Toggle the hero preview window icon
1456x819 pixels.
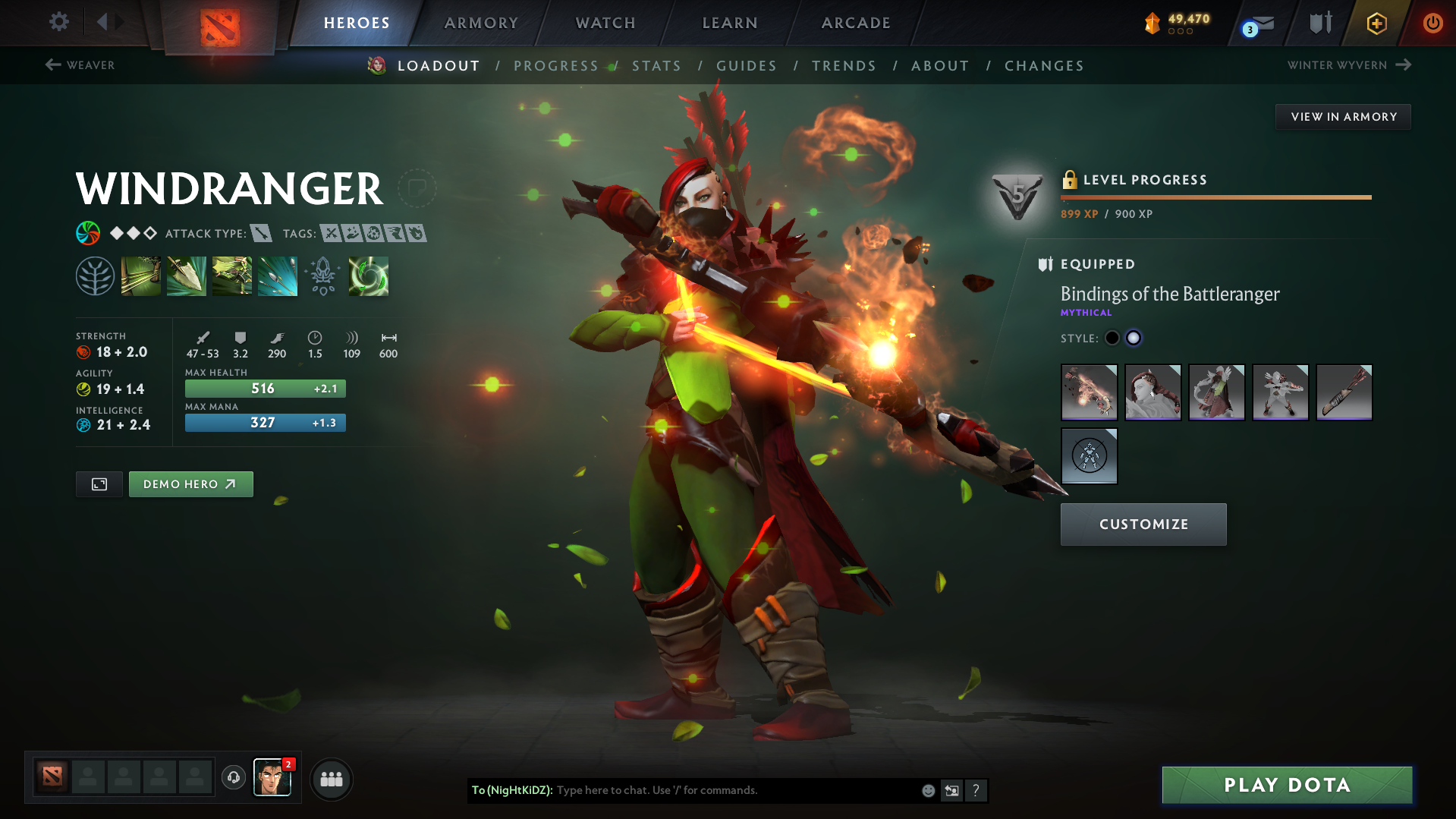(x=99, y=484)
